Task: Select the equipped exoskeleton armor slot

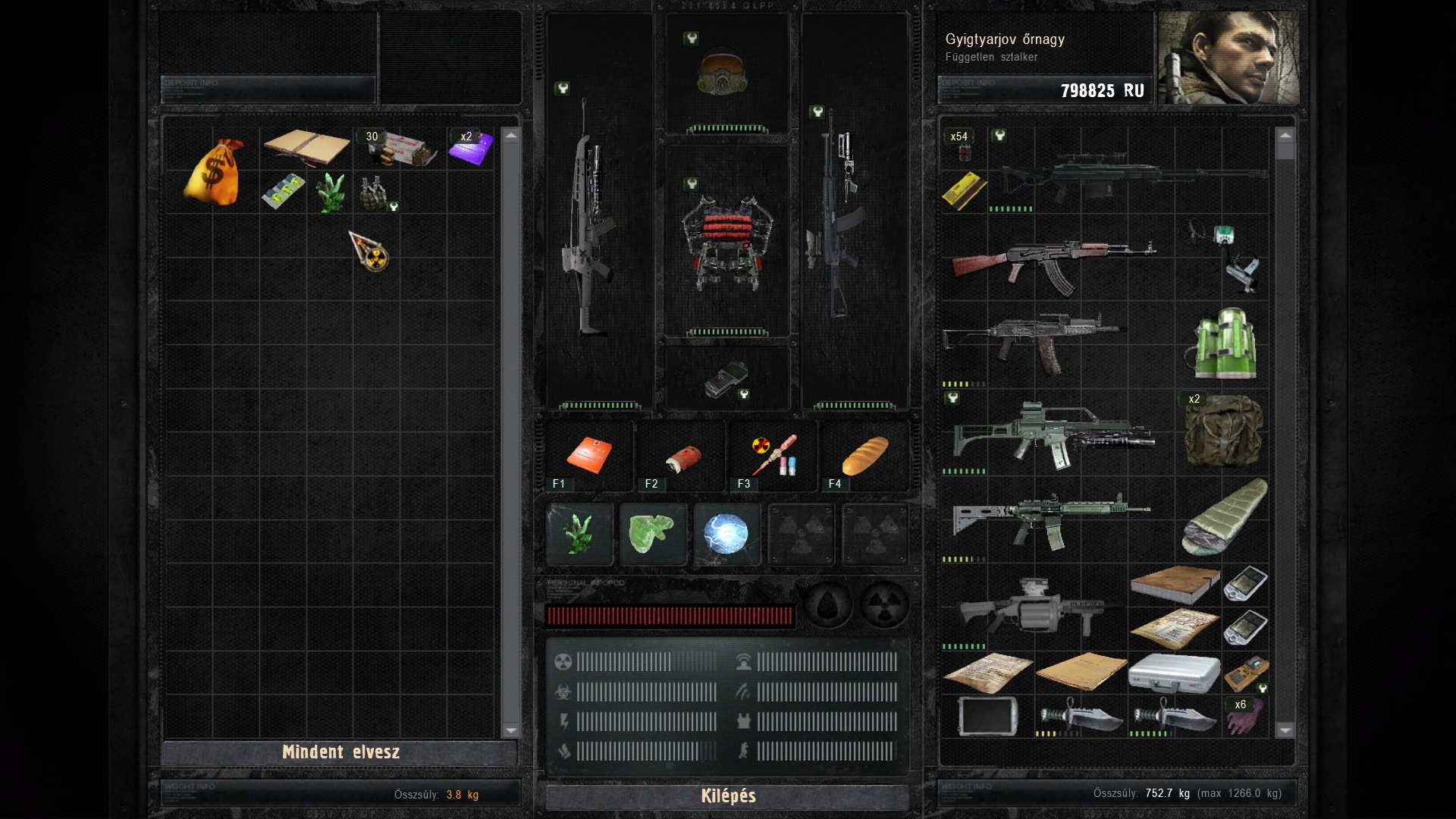Action: click(x=726, y=241)
